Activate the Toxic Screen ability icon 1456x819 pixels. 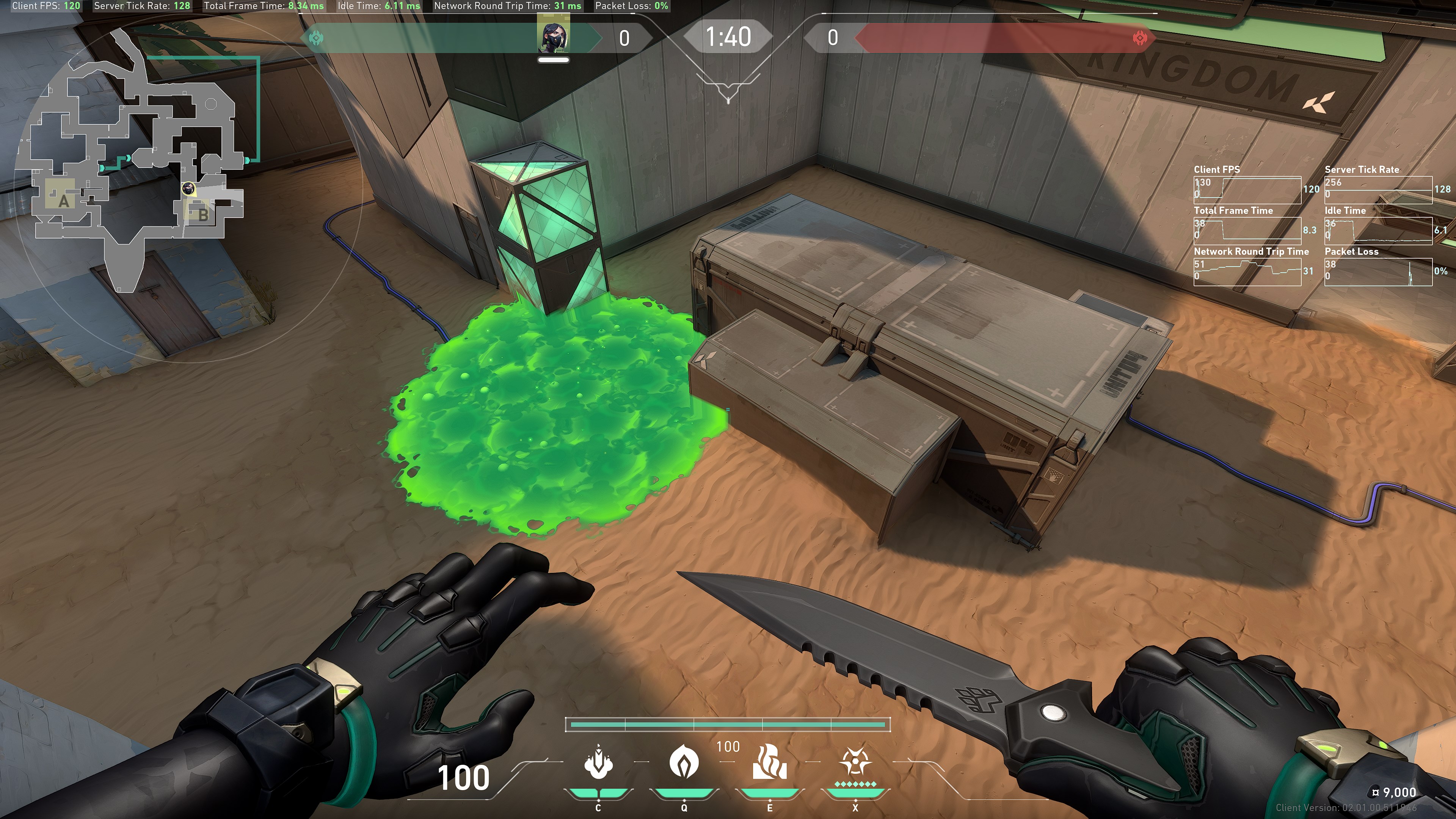pyautogui.click(x=769, y=762)
